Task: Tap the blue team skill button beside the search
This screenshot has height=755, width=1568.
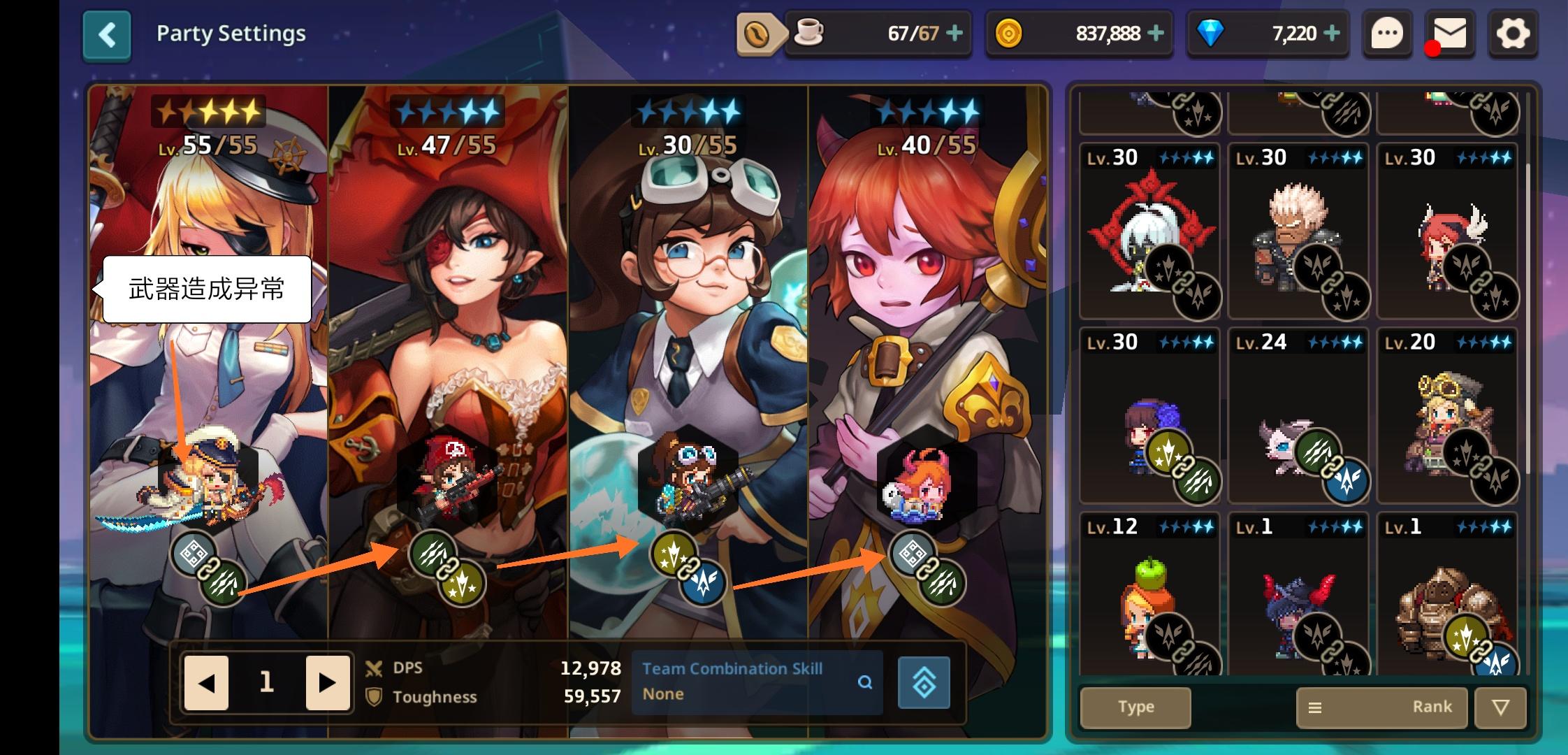Action: point(924,683)
